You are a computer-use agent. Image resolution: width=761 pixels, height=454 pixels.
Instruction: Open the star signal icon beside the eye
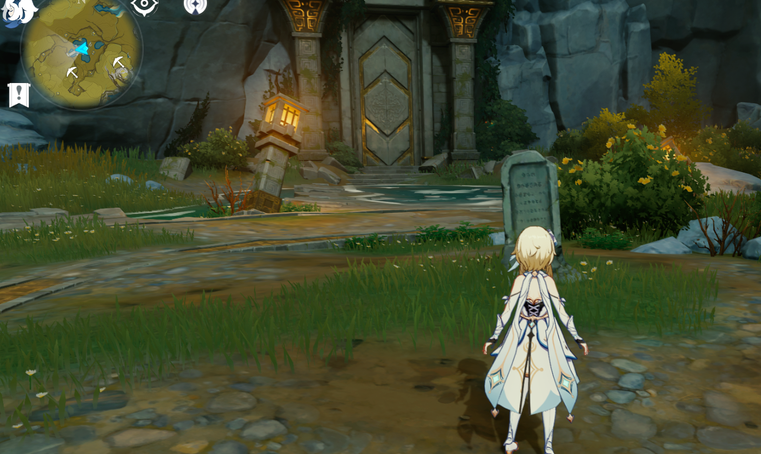(196, 6)
